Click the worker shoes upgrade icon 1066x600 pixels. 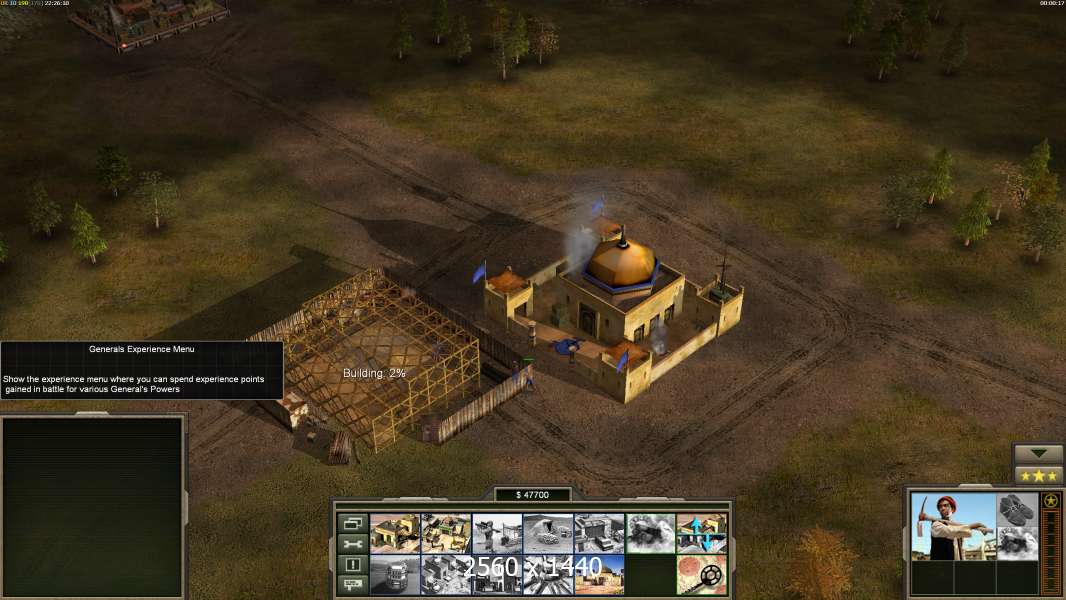point(1017,508)
